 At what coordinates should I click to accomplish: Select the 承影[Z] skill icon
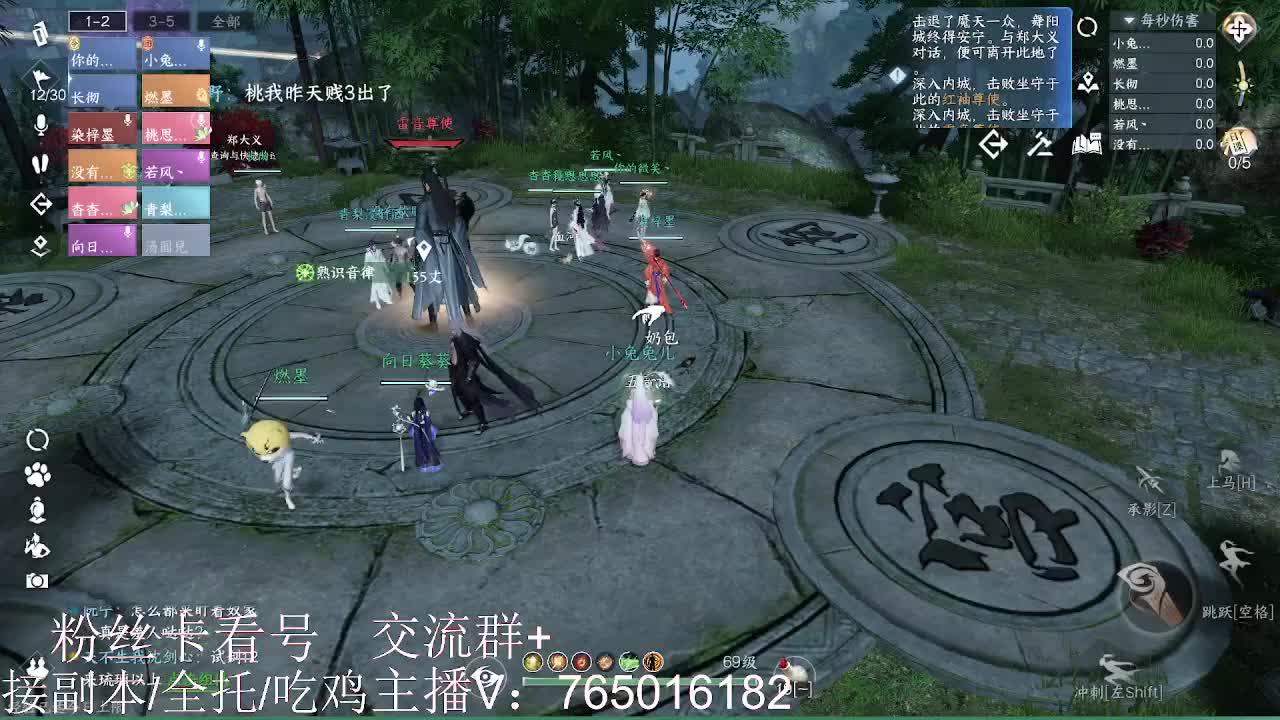point(1148,479)
